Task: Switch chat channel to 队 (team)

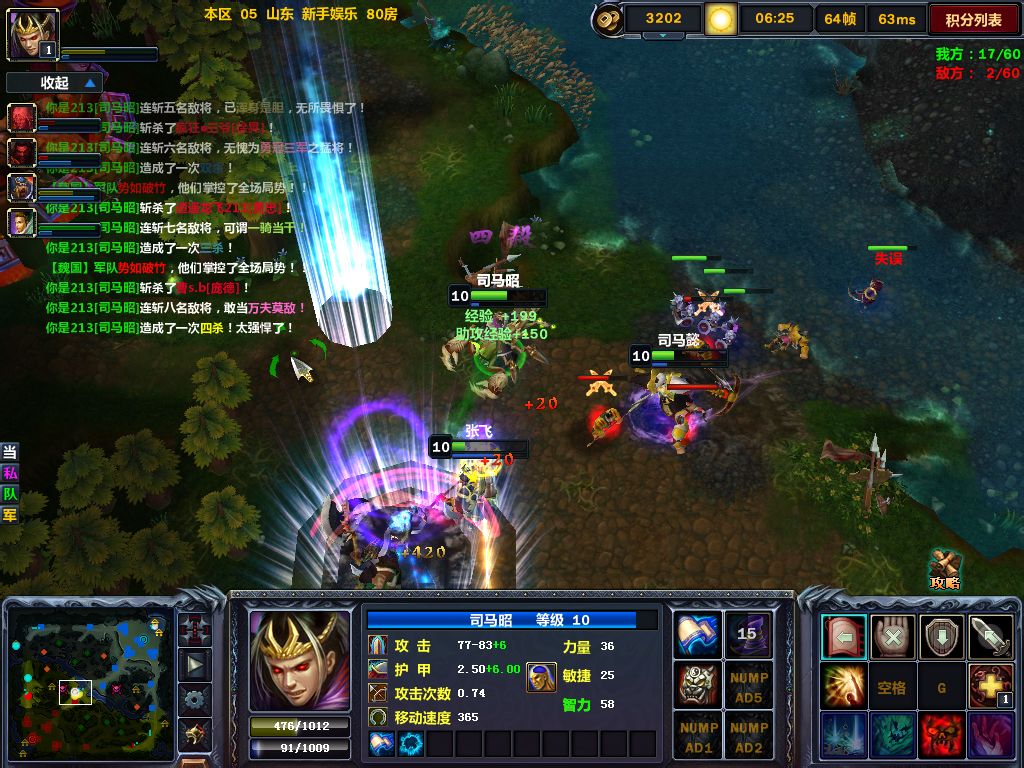Action: tap(10, 493)
